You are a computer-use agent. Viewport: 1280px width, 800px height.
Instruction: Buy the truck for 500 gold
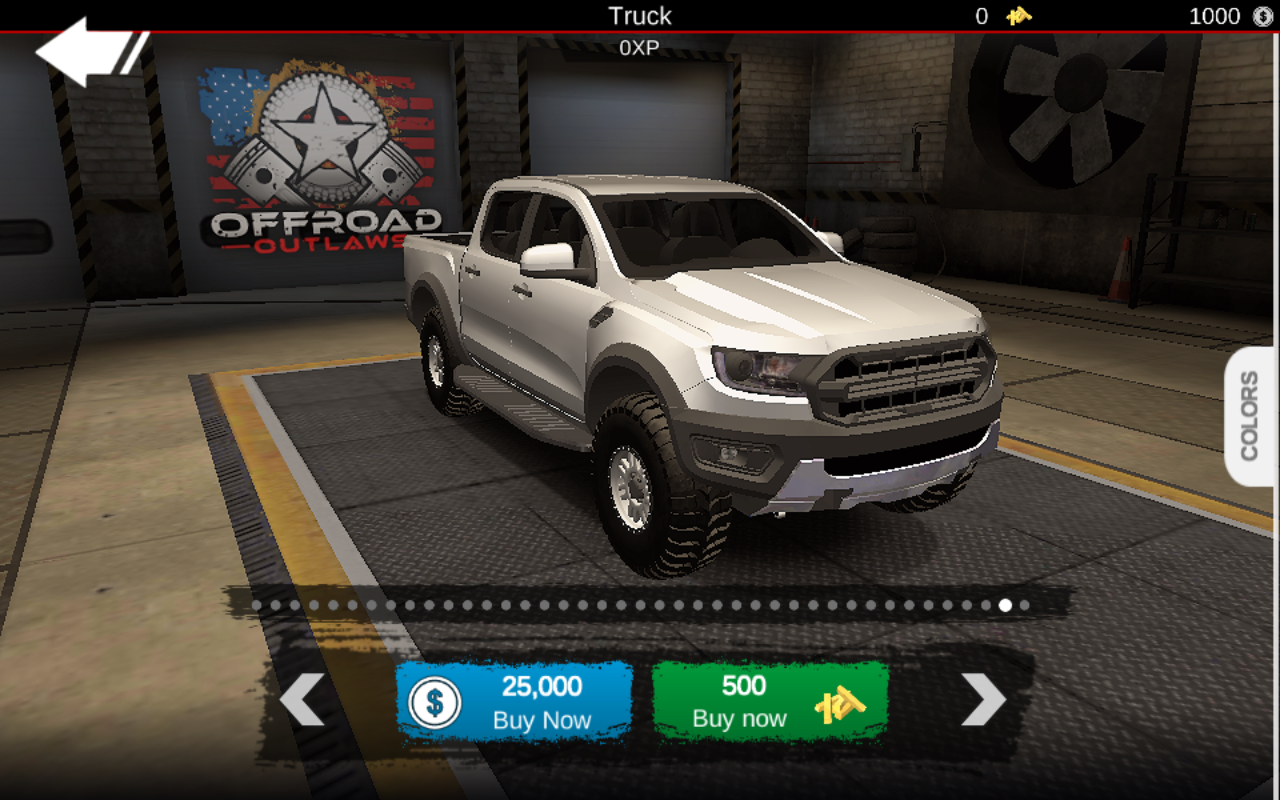click(x=770, y=701)
